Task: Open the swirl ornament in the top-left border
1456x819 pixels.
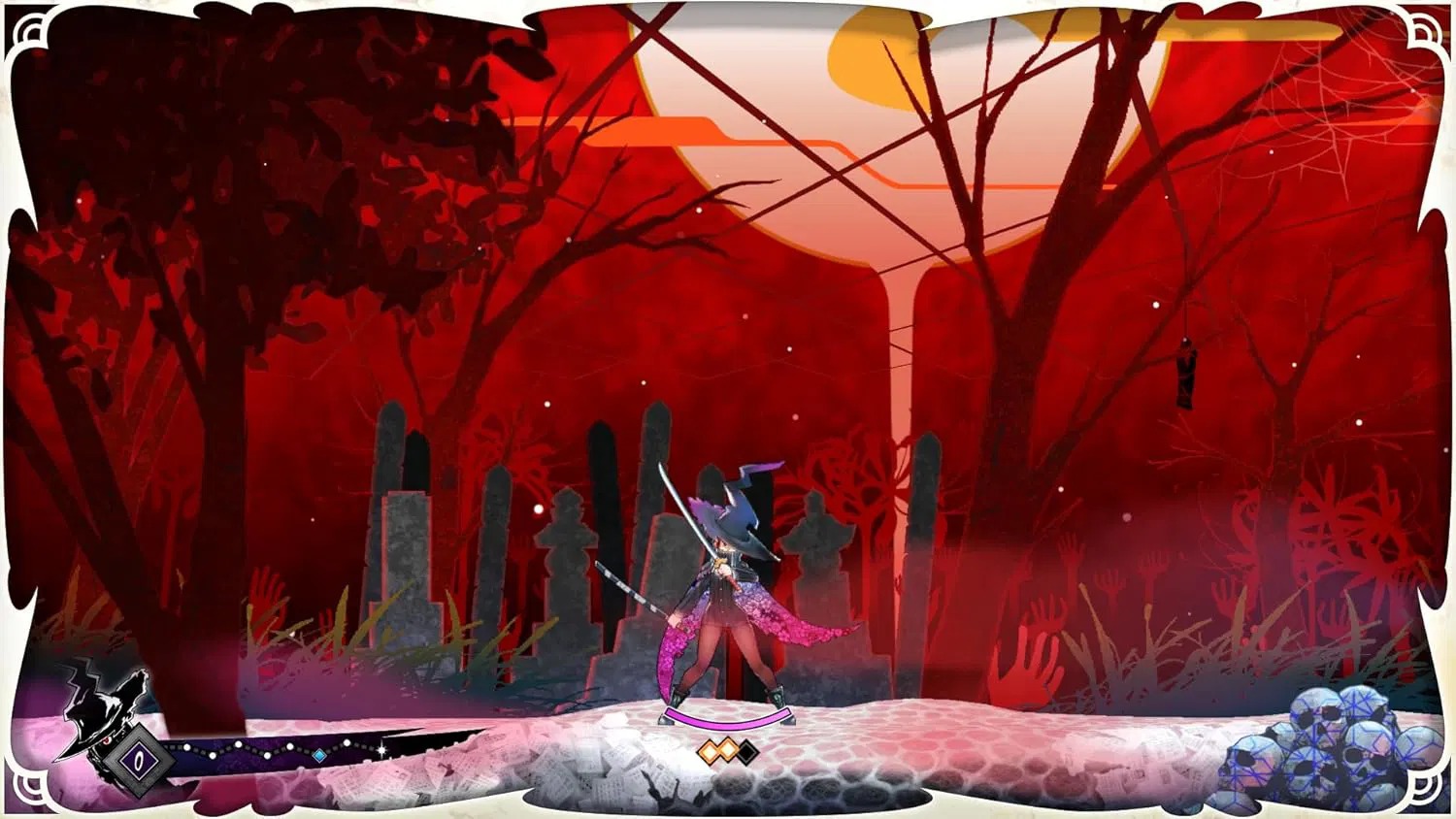Action: click(x=29, y=29)
